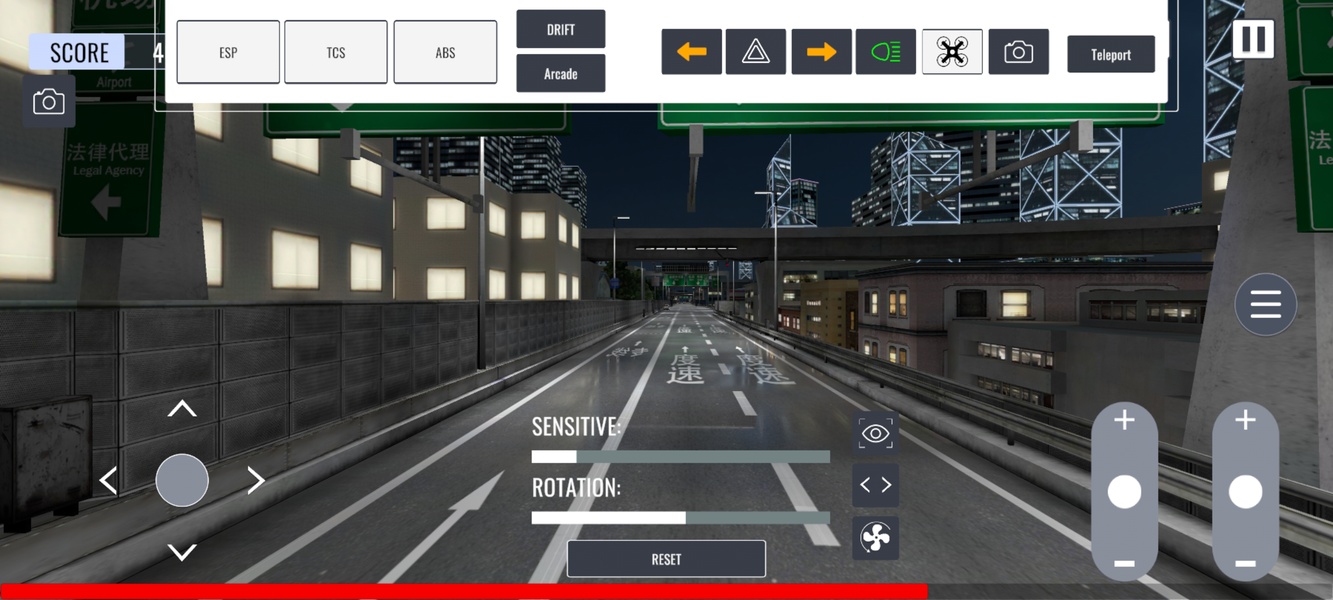Select Arcade driving mode
This screenshot has height=600, width=1333.
point(560,74)
